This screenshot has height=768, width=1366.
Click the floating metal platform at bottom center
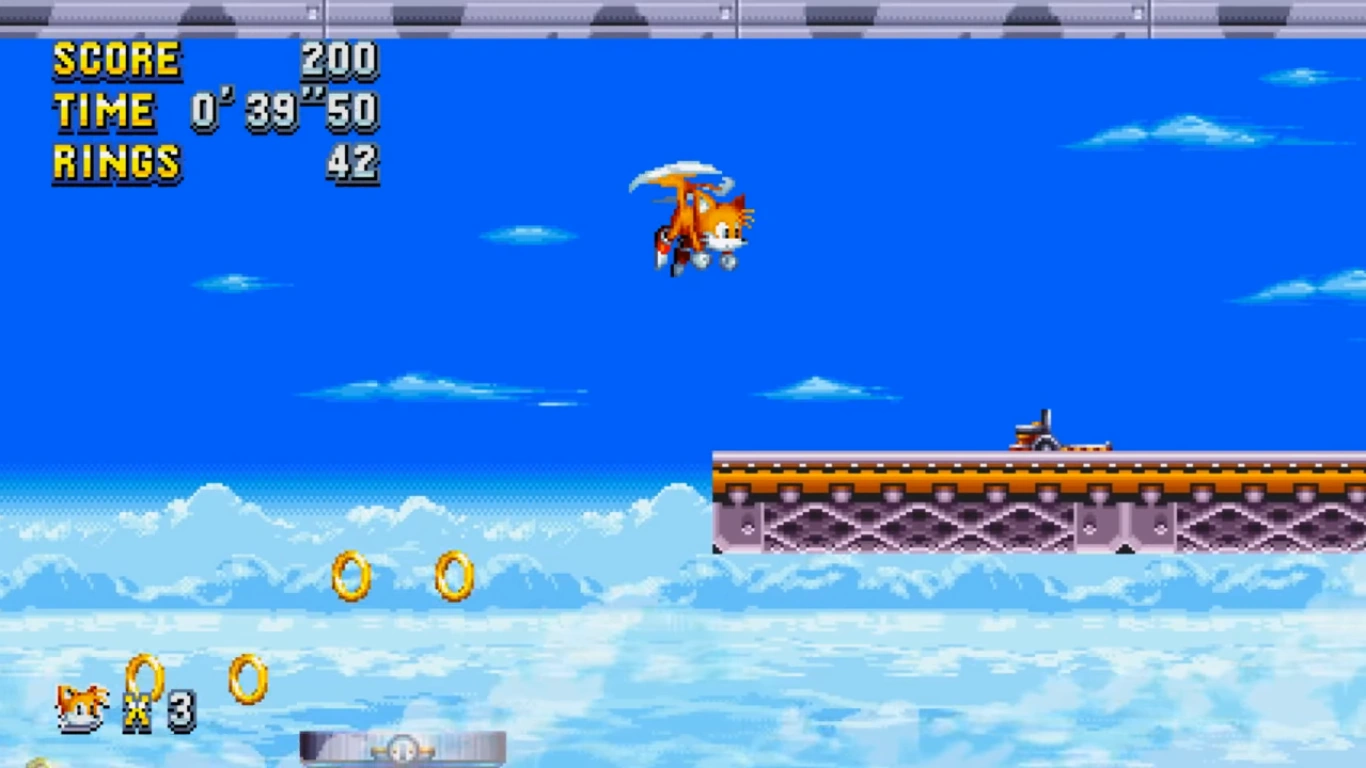coord(403,748)
